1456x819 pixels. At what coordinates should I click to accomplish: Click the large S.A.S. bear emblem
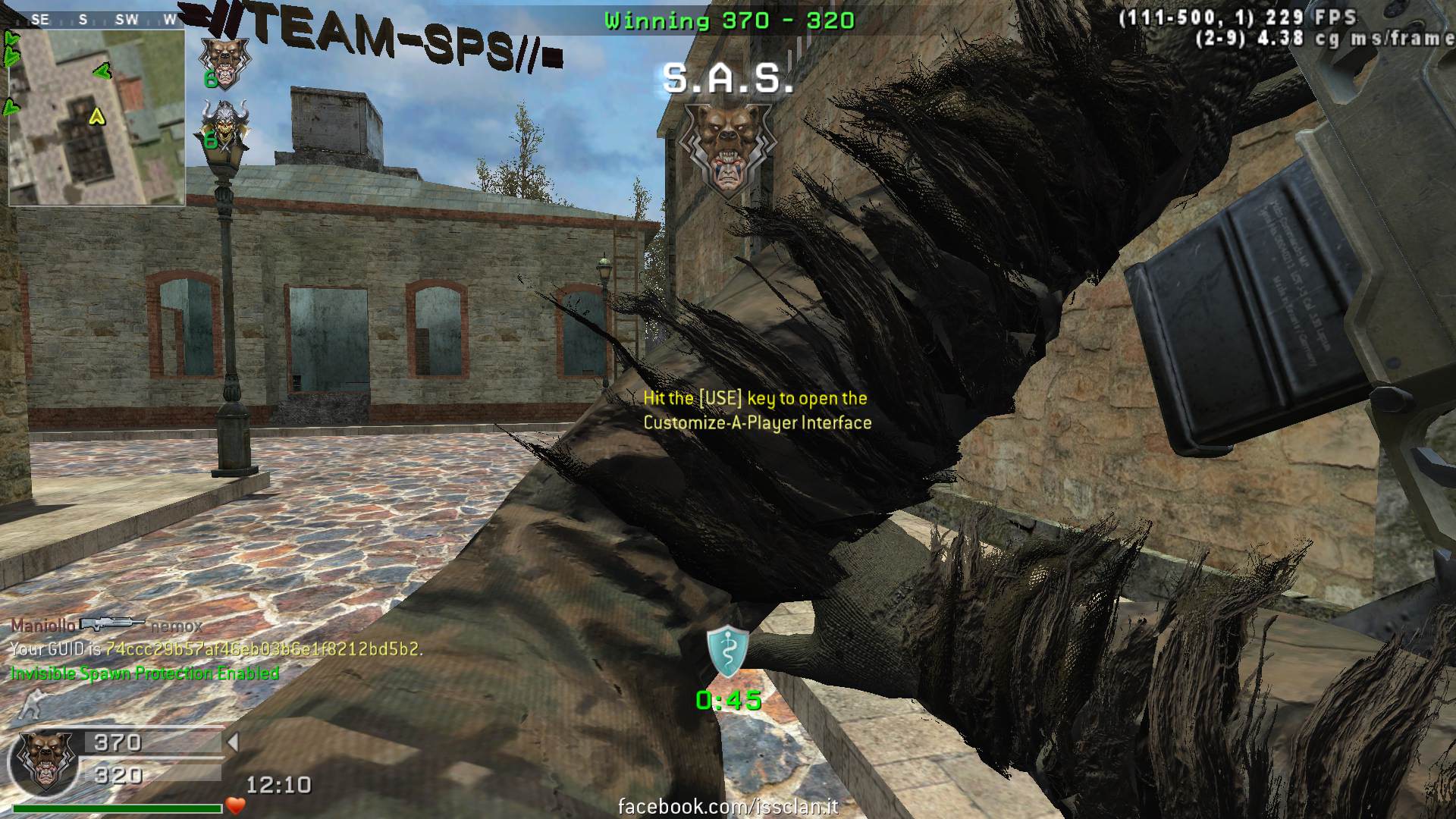coord(727,149)
